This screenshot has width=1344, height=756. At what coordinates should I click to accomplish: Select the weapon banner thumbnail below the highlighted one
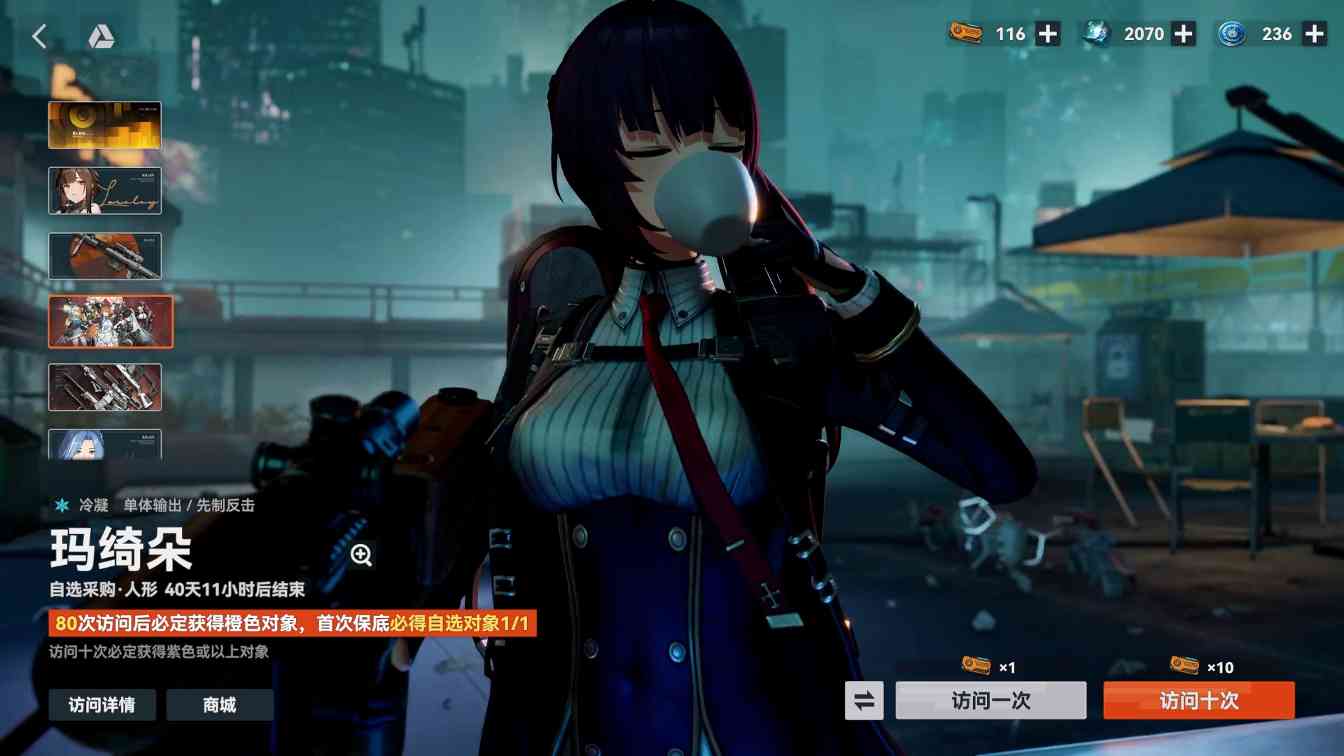point(107,386)
